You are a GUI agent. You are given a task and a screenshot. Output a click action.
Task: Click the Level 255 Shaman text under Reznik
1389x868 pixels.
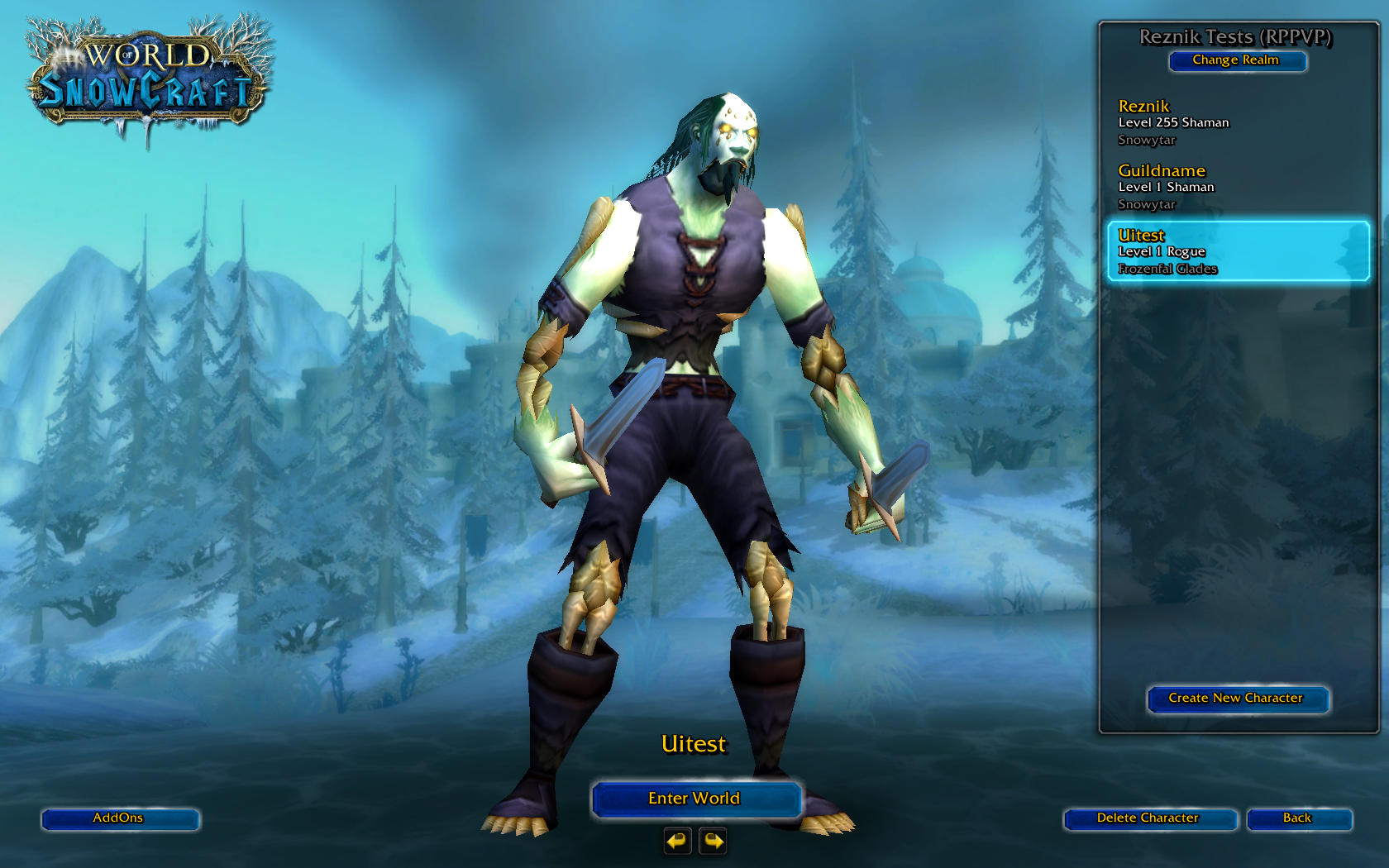pos(1173,122)
